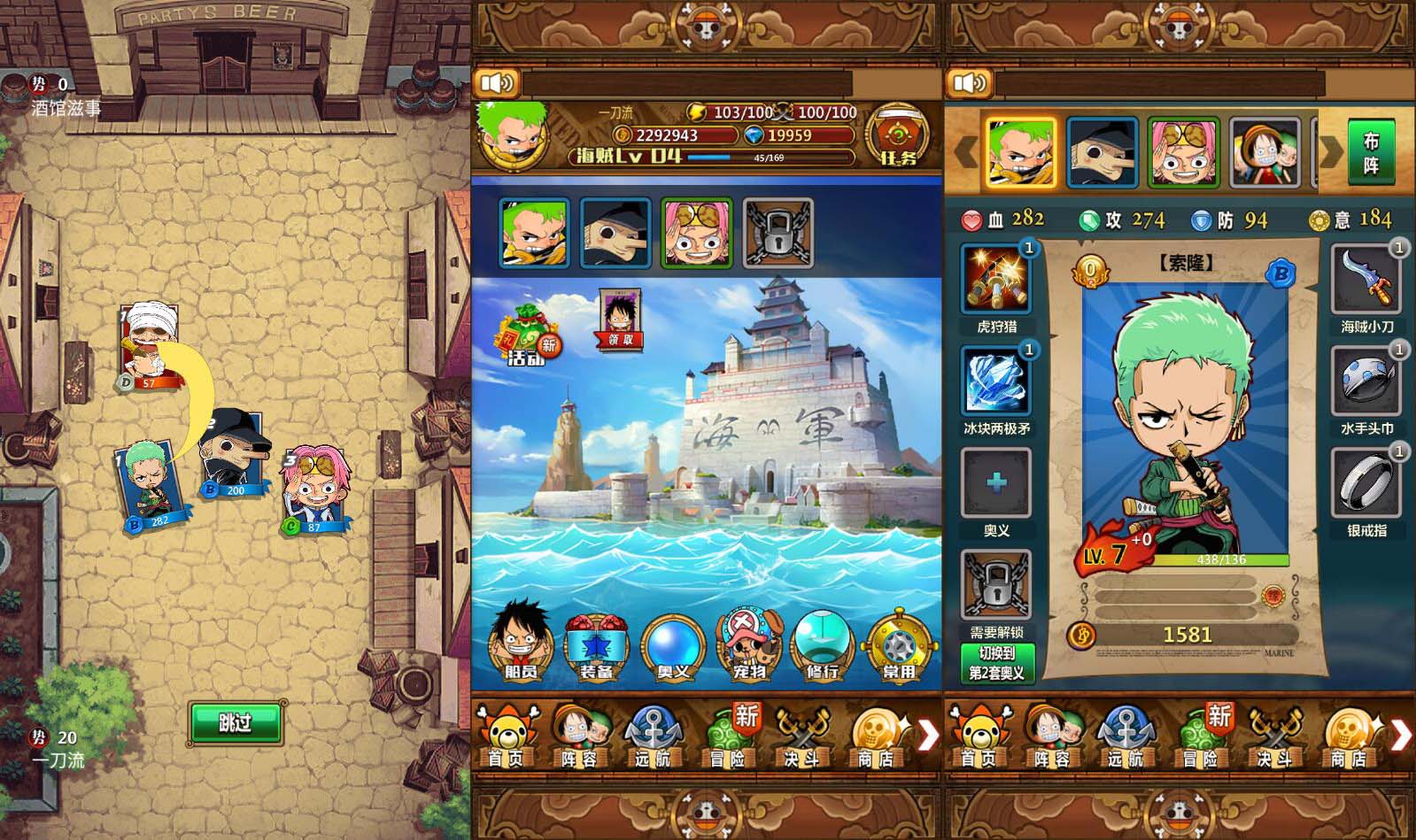Open the 奥义 blue orb menu
1416x840 pixels.
click(x=672, y=646)
